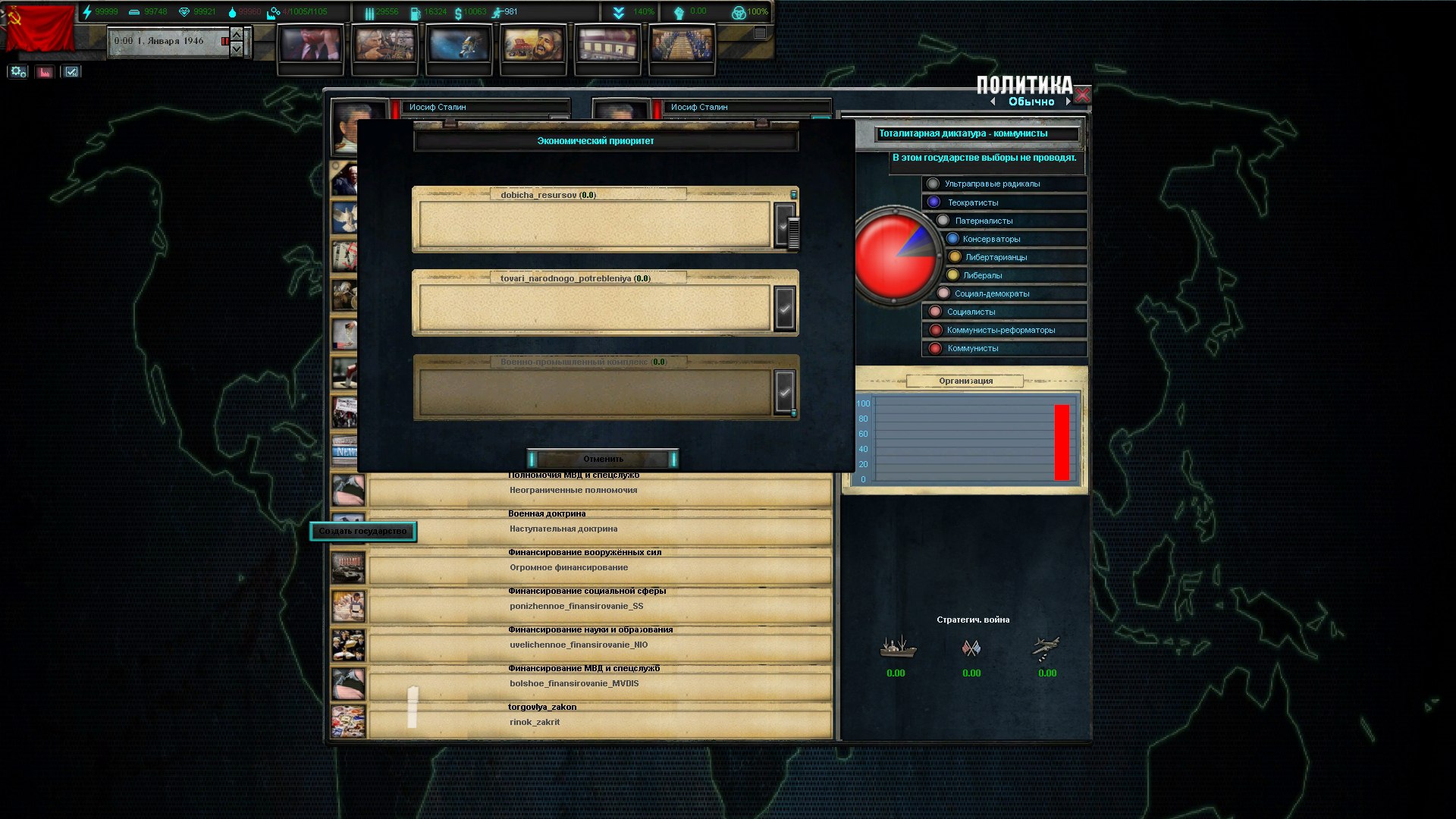Open the Военная доктрина policy row

pyautogui.click(x=599, y=529)
